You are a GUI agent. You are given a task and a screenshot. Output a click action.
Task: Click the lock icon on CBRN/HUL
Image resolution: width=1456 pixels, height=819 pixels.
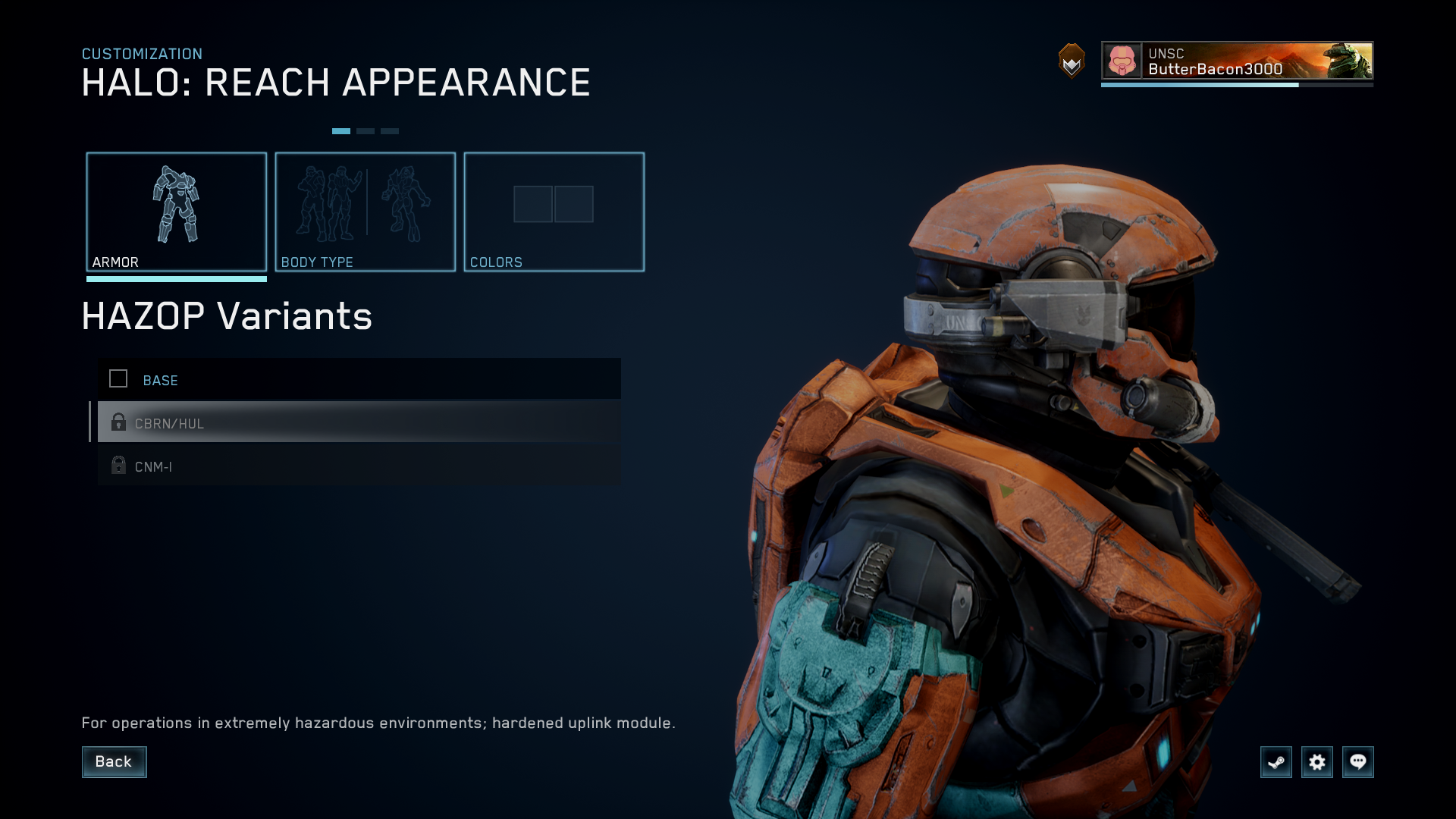119,422
